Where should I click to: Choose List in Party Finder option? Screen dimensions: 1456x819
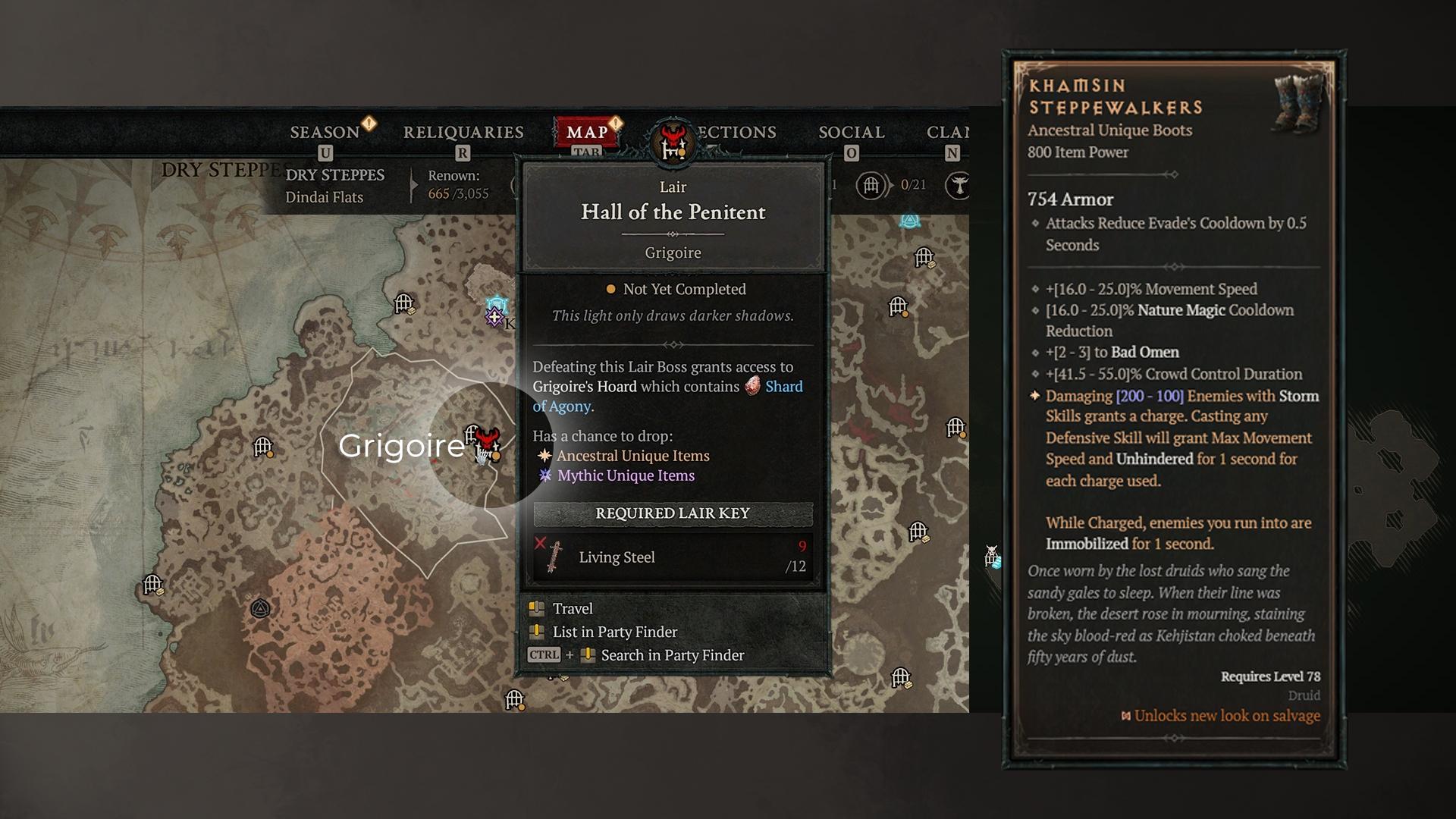tap(614, 632)
